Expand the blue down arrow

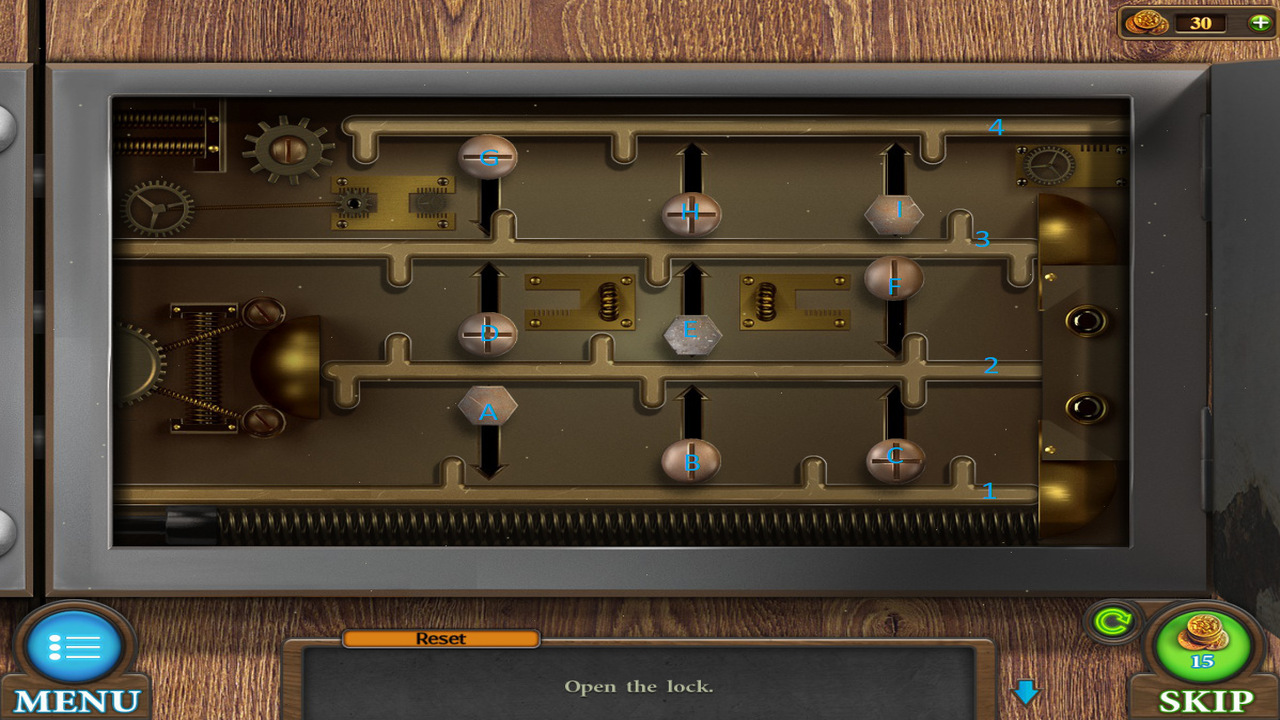[1026, 691]
